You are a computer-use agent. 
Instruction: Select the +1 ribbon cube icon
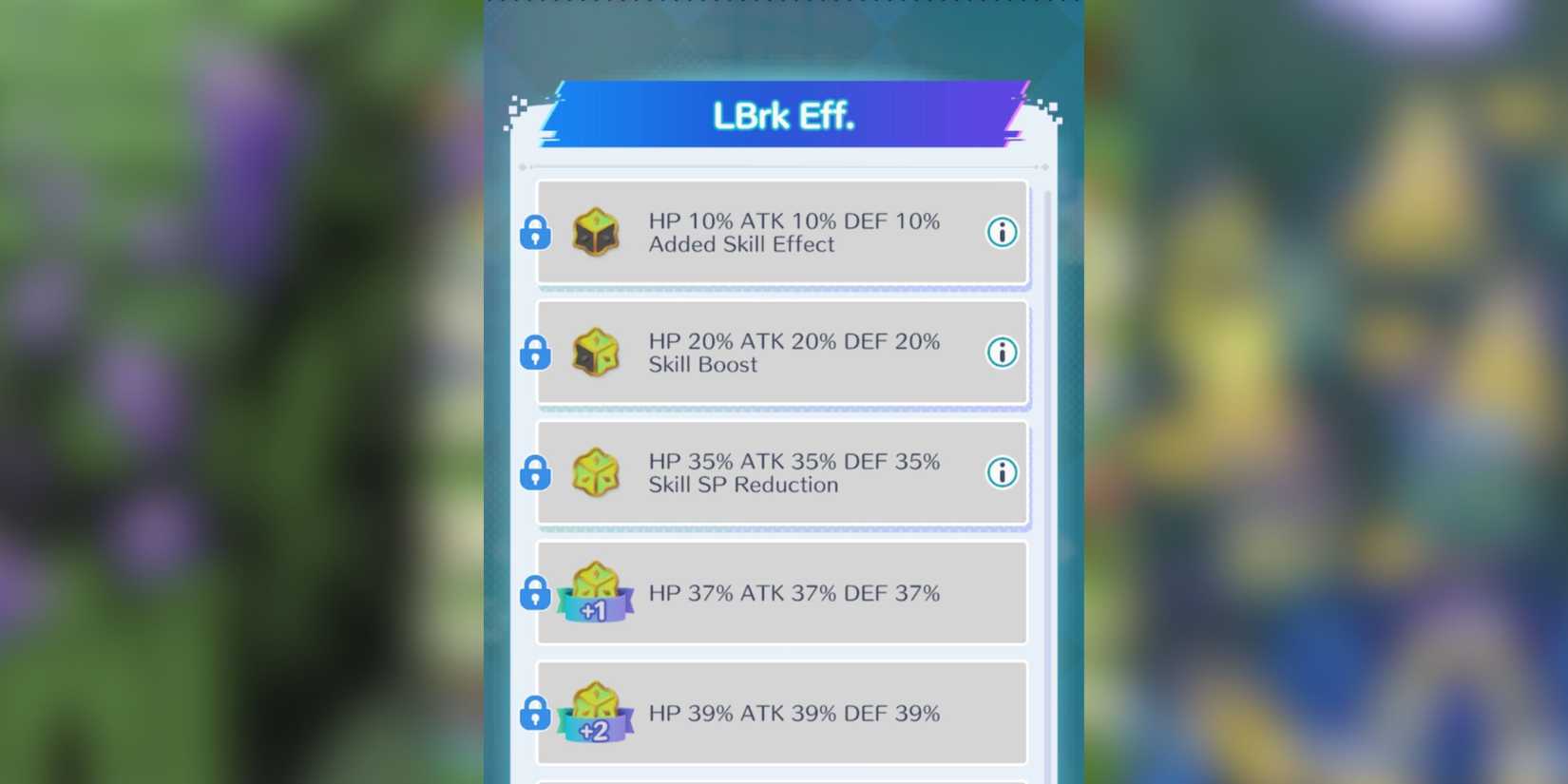coord(594,593)
